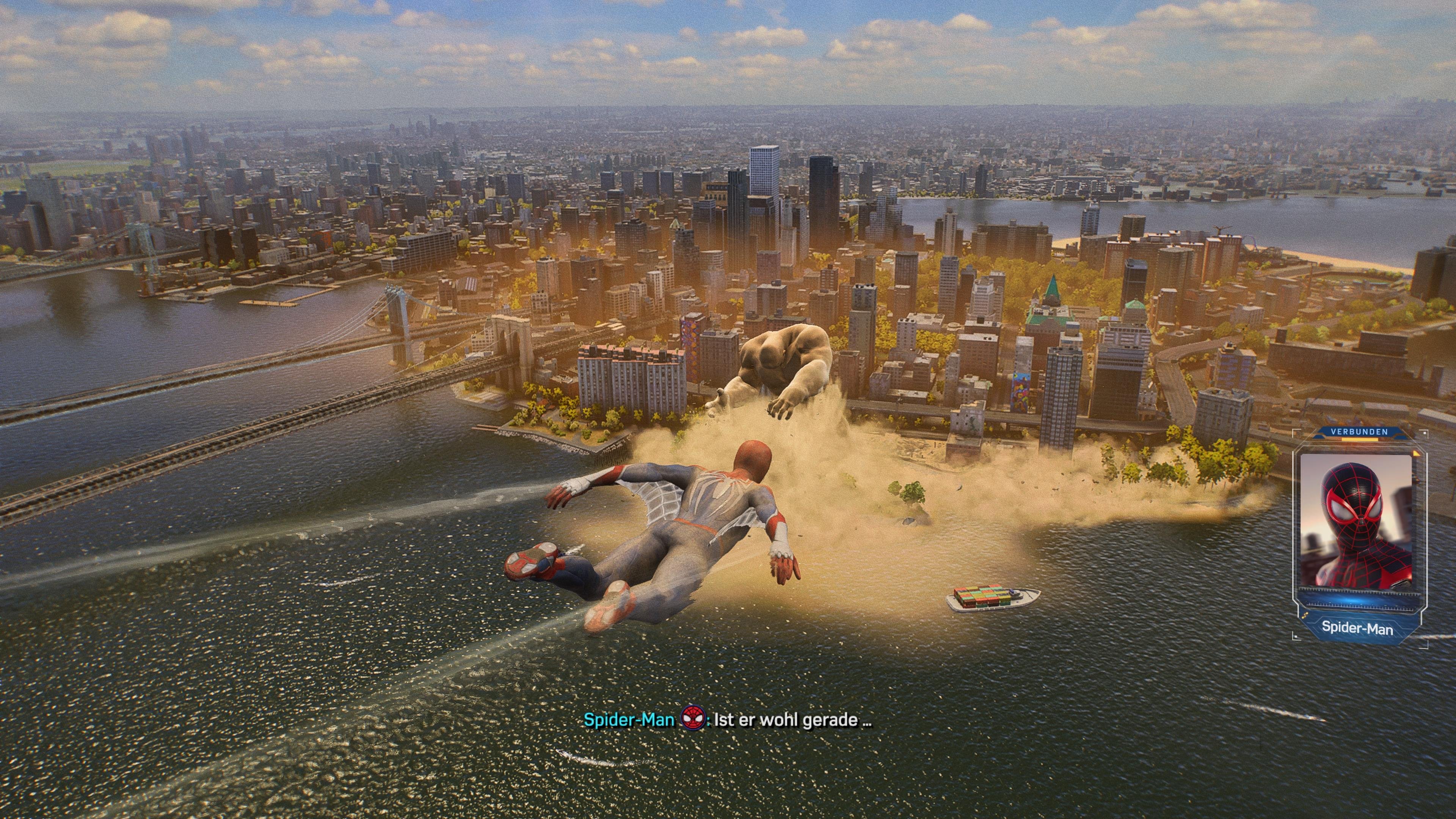Collapse the Spider-Man nameplate plaque
1456x819 pixels.
(1358, 628)
